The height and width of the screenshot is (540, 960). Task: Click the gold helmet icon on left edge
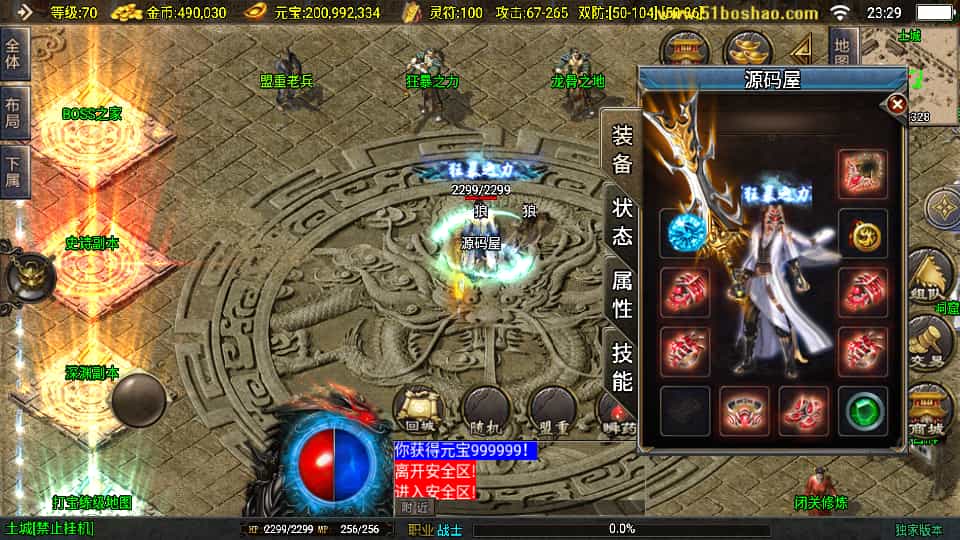27,275
